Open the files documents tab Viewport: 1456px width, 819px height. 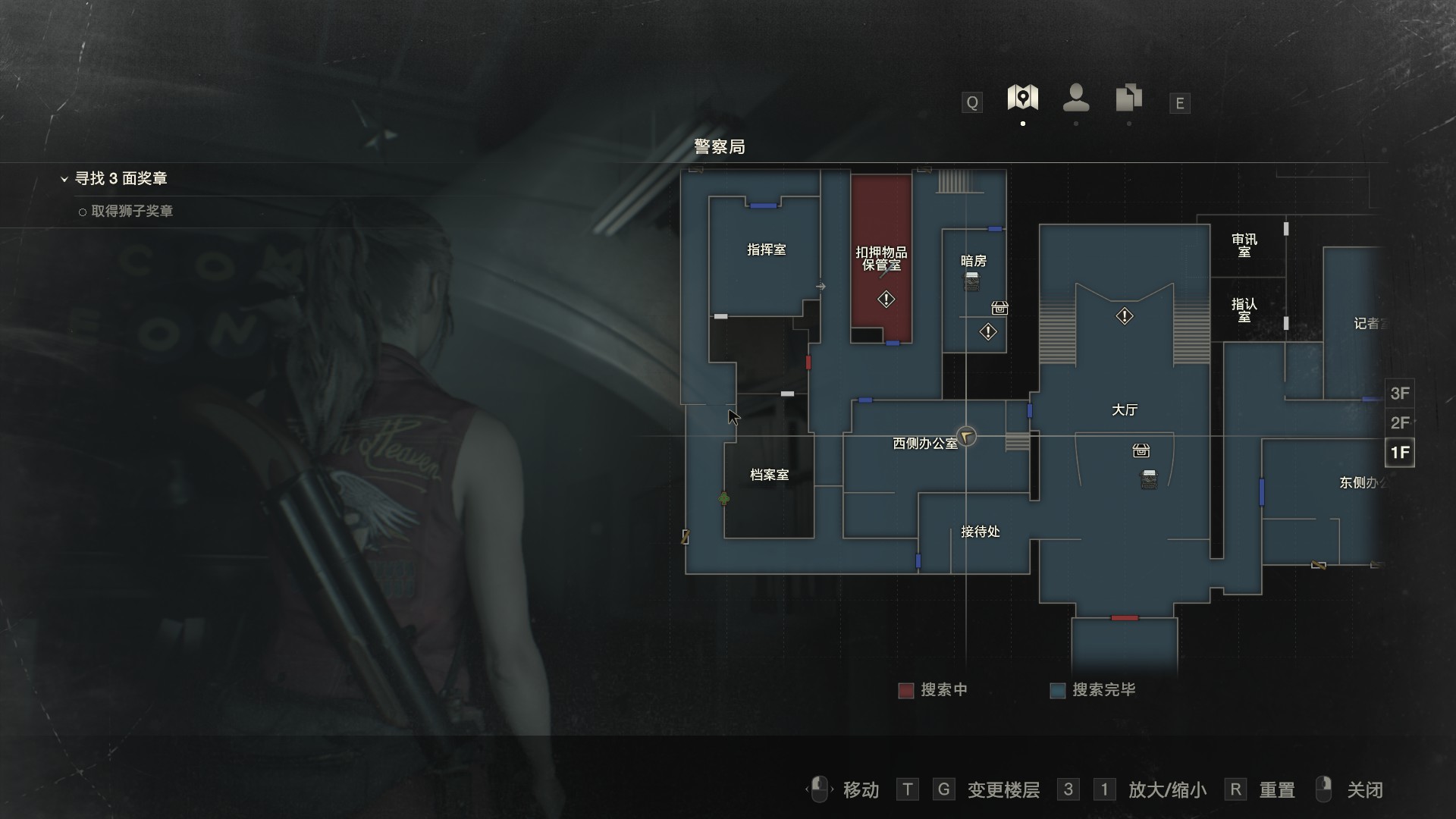pos(1128,98)
